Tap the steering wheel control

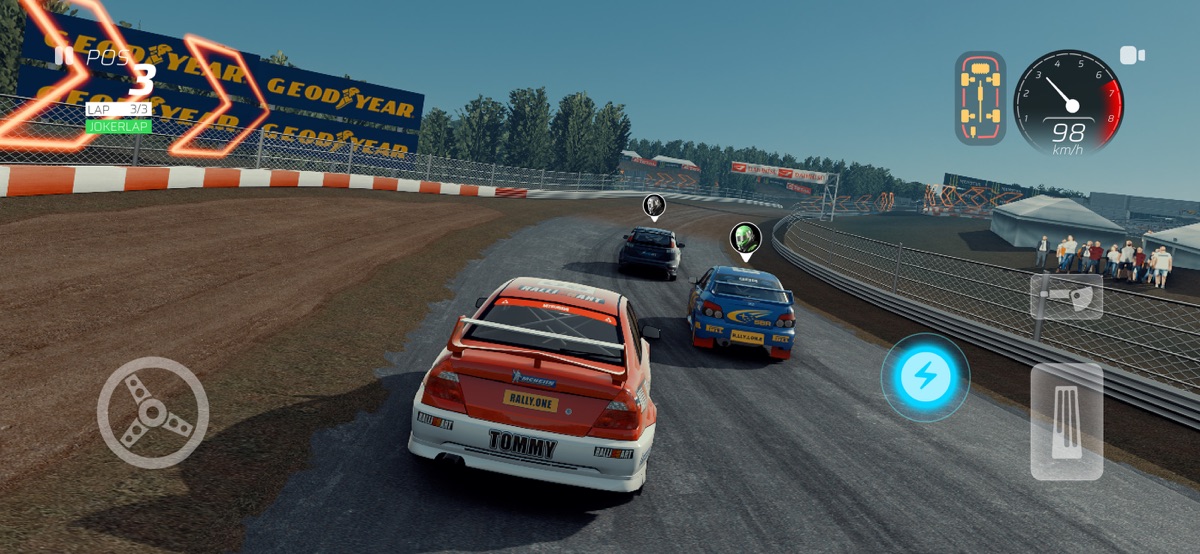[152, 412]
